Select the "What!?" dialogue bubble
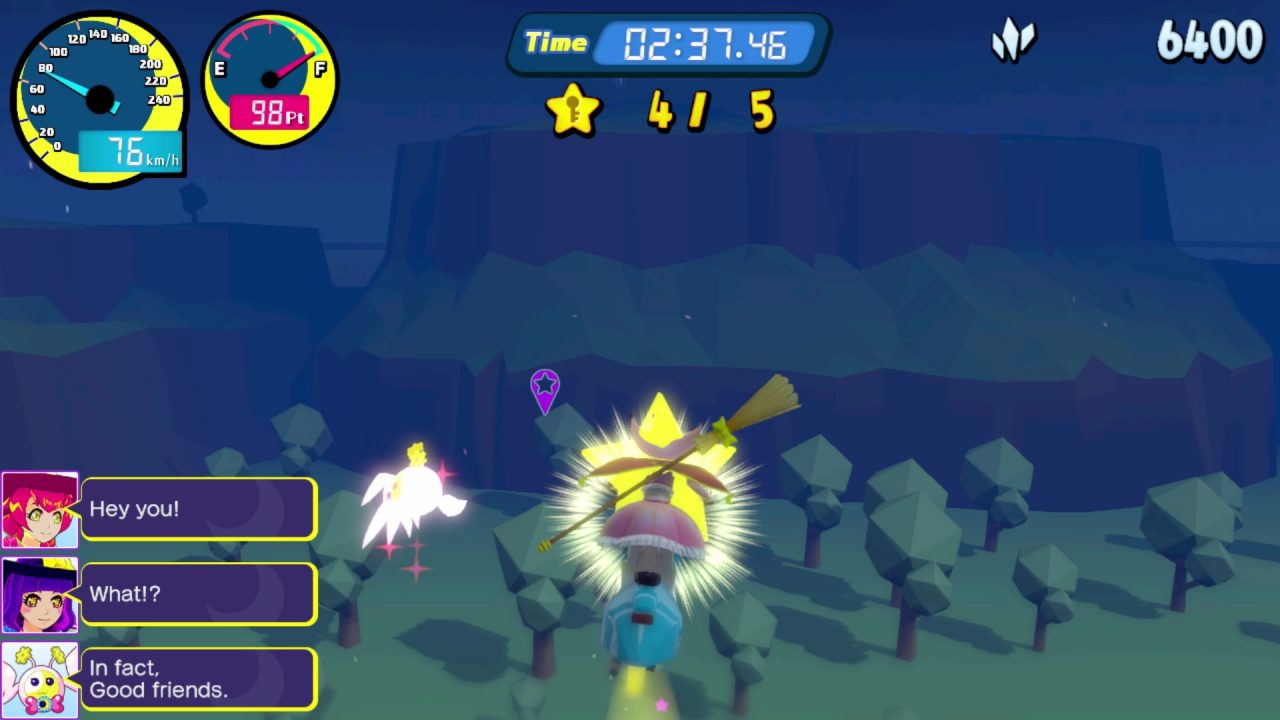This screenshot has height=720, width=1280. (x=199, y=594)
